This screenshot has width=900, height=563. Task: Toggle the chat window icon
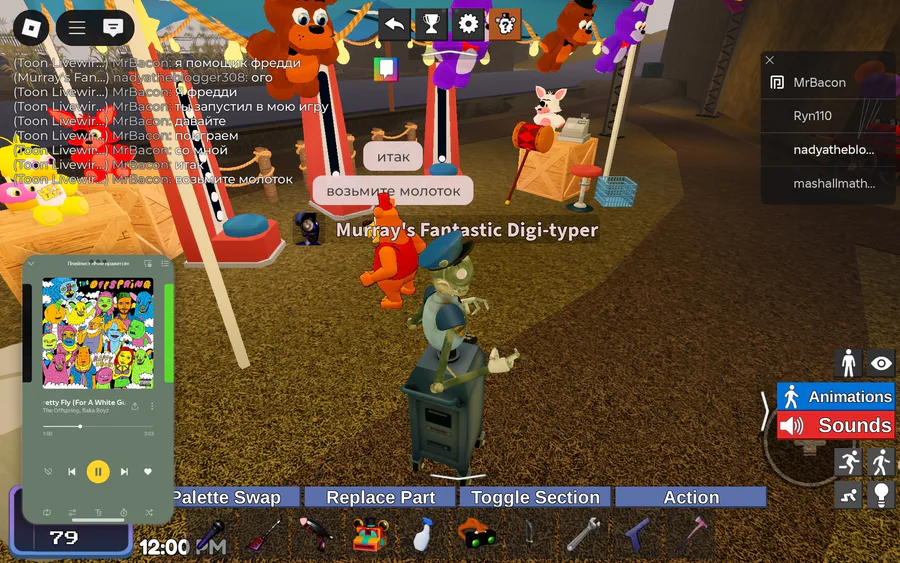tap(114, 28)
